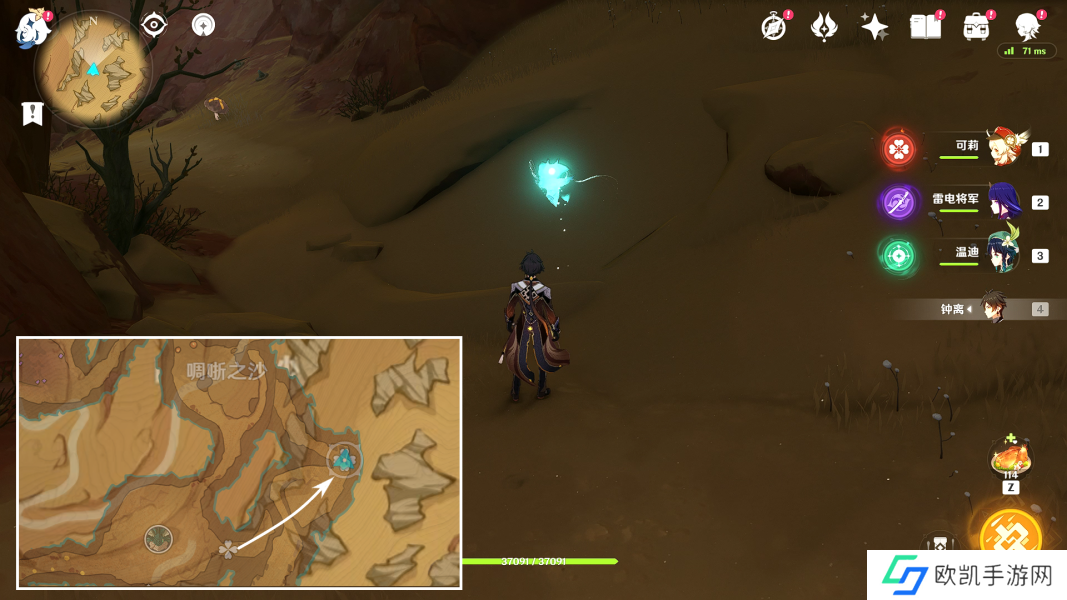Open the events compass icon
The height and width of the screenshot is (600, 1067).
773,27
